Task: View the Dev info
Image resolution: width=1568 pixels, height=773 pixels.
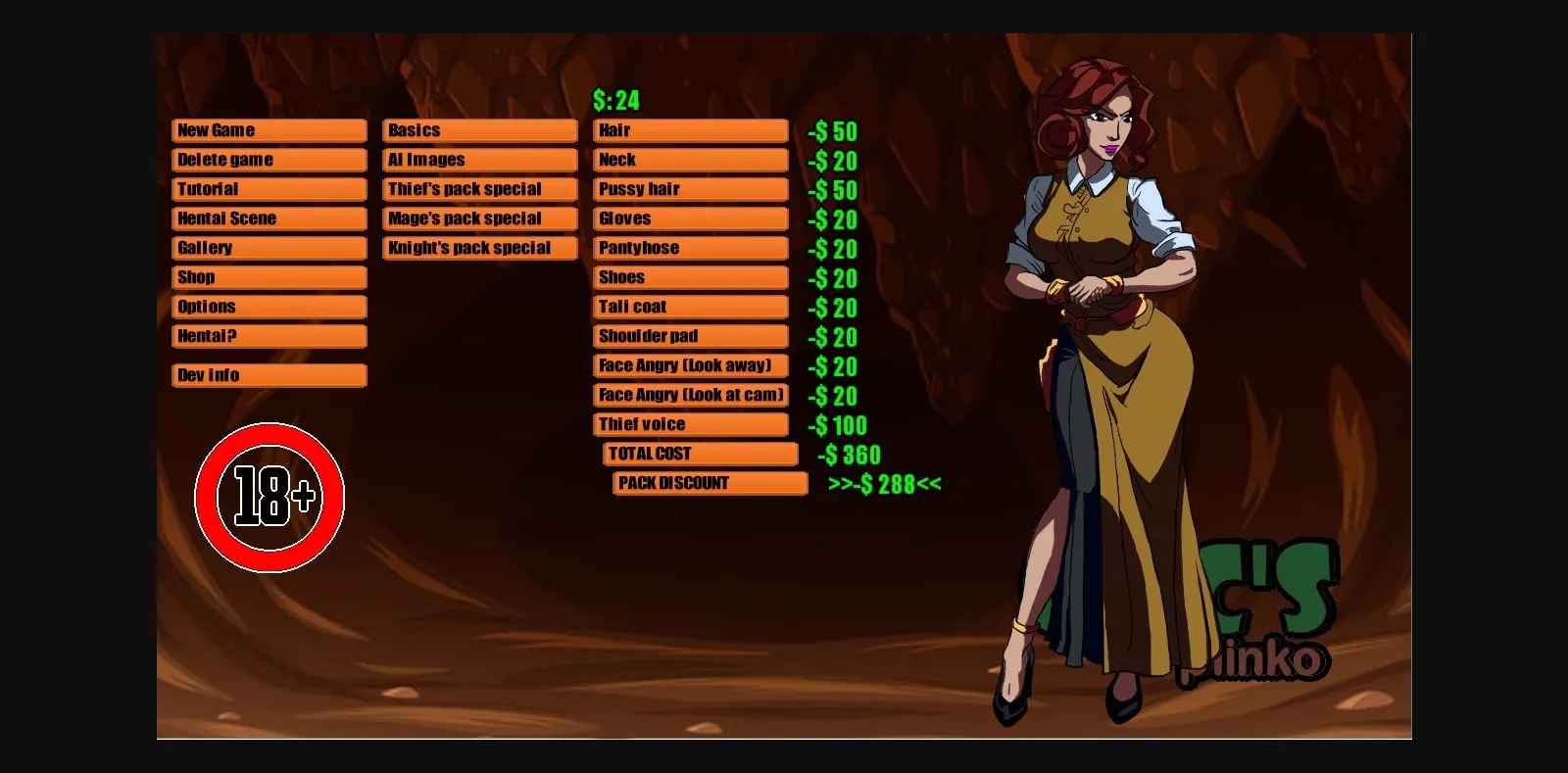Action: [x=269, y=374]
